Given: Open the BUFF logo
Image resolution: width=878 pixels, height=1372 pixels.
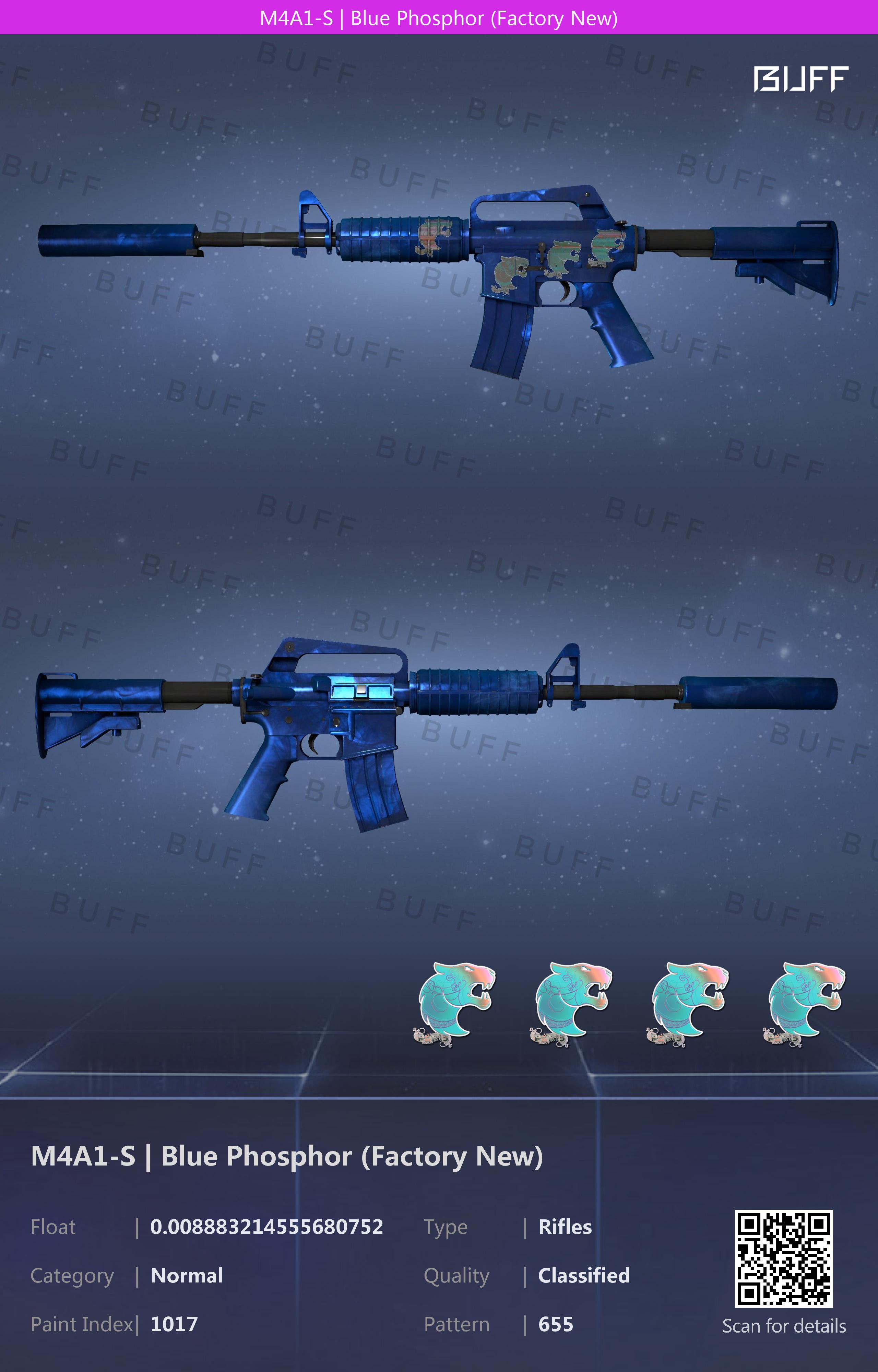Looking at the screenshot, I should pyautogui.click(x=800, y=79).
